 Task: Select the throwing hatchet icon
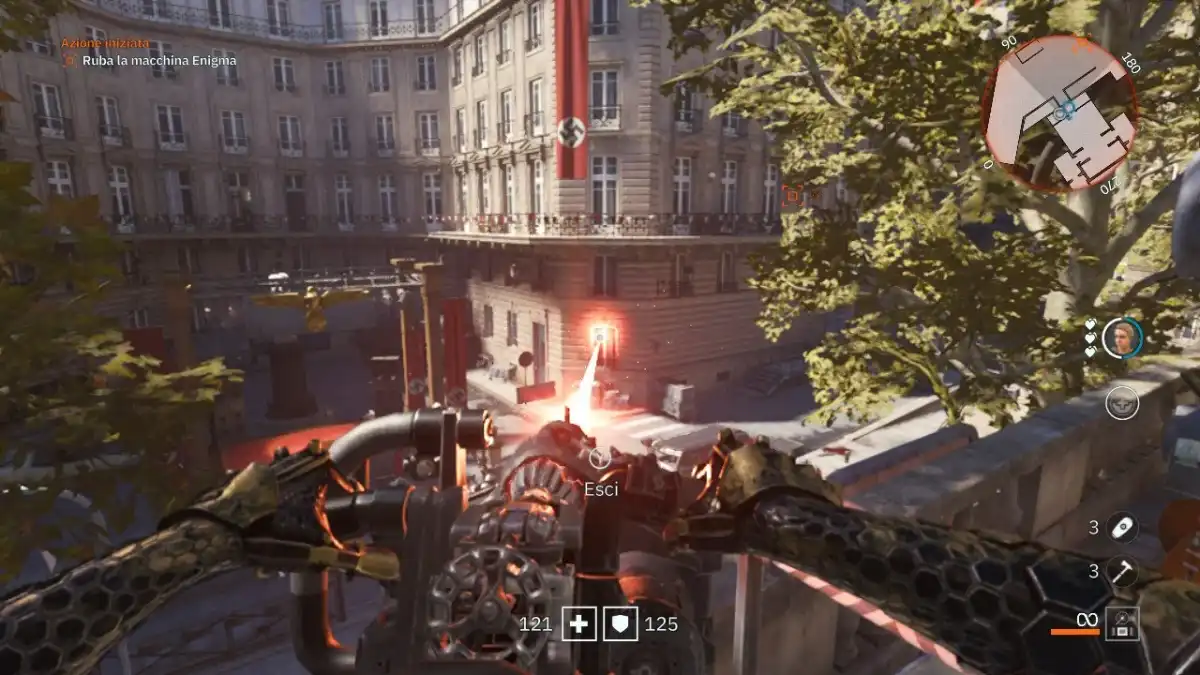(x=1122, y=571)
